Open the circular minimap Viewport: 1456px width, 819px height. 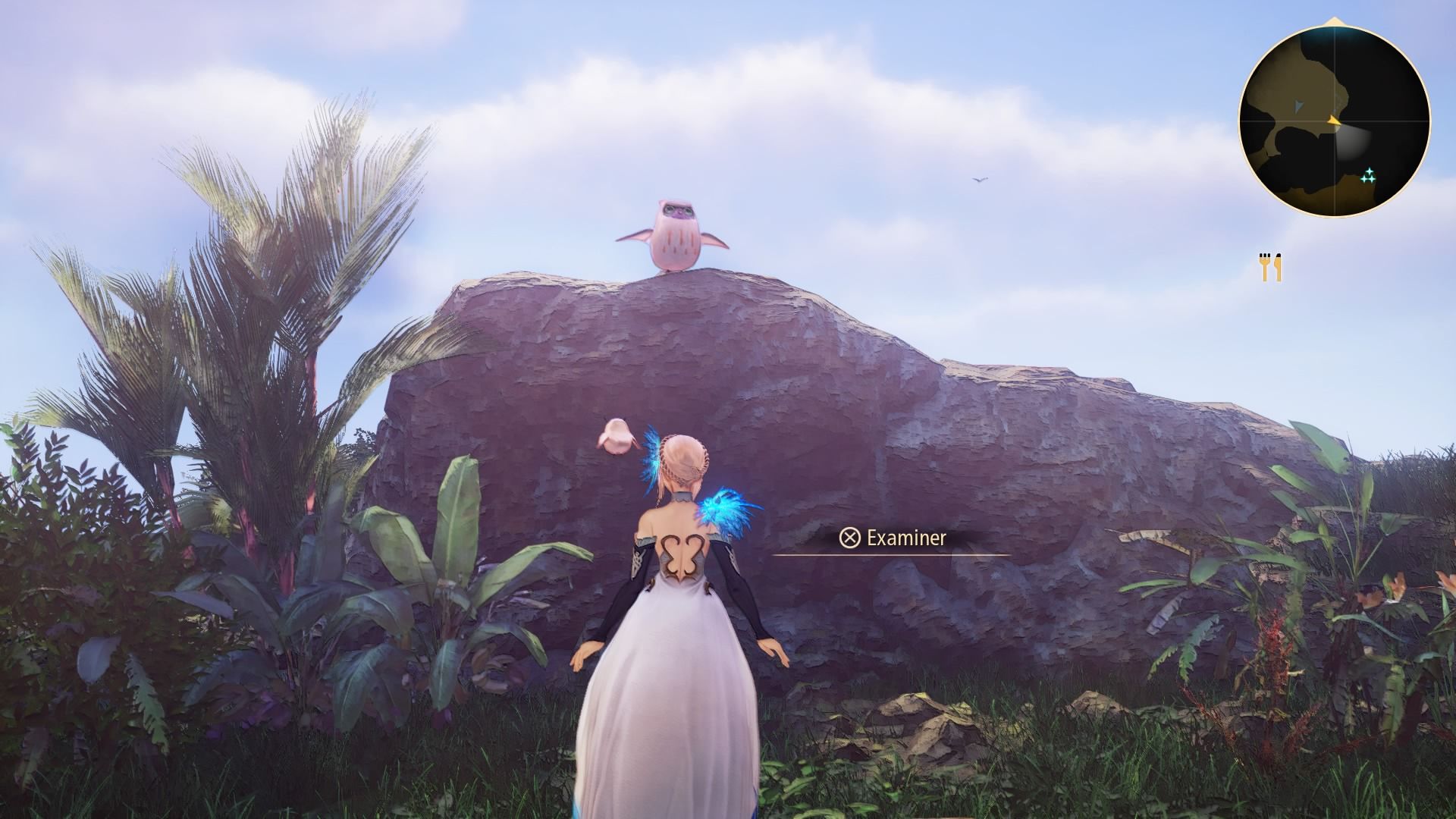[x=1334, y=121]
